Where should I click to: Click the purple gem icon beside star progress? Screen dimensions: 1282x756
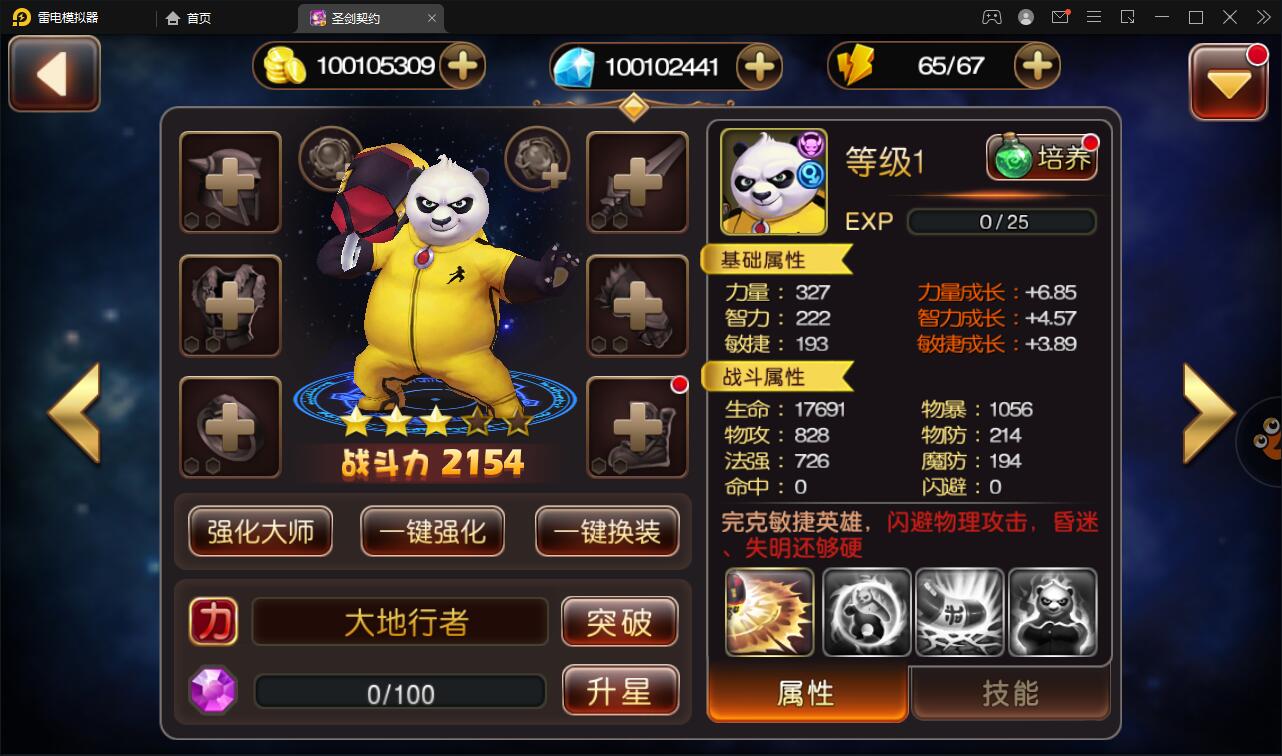pyautogui.click(x=212, y=690)
